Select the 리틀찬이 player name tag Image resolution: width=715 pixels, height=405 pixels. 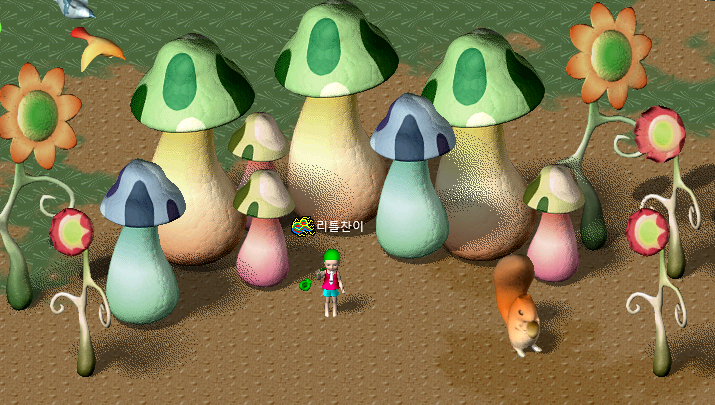coord(340,227)
